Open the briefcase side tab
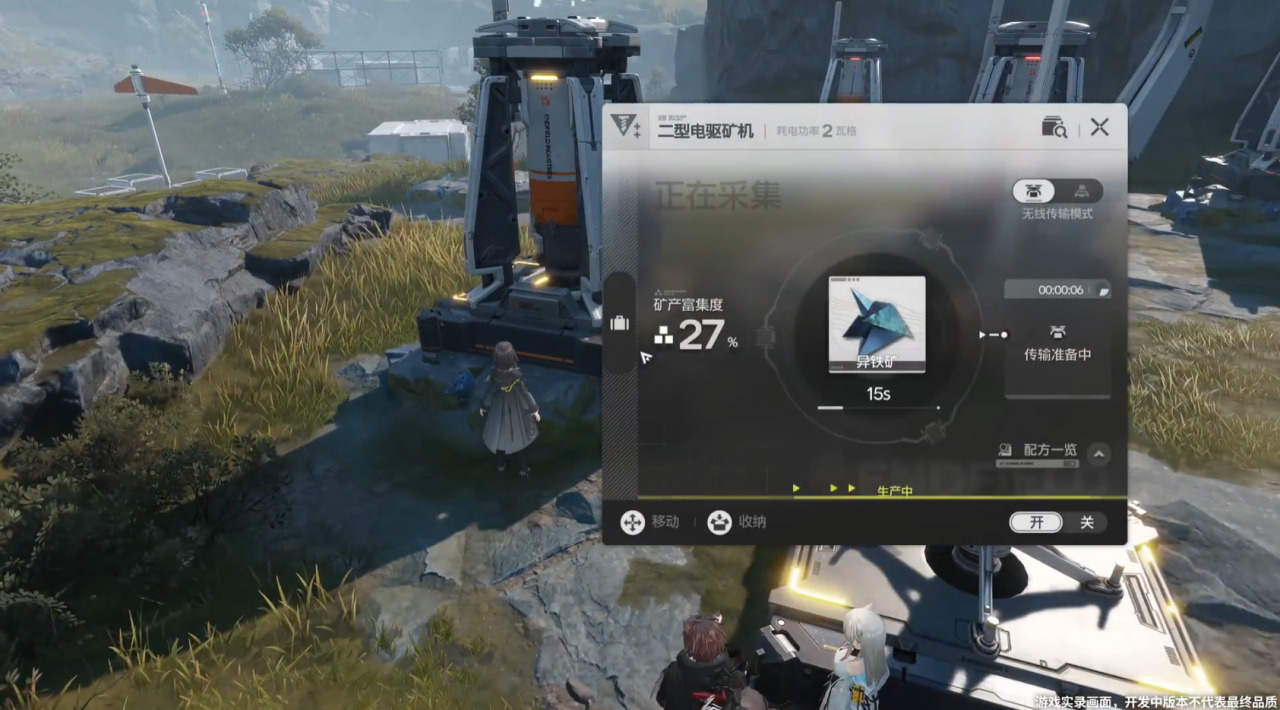Viewport: 1280px width, 710px height. click(x=619, y=323)
